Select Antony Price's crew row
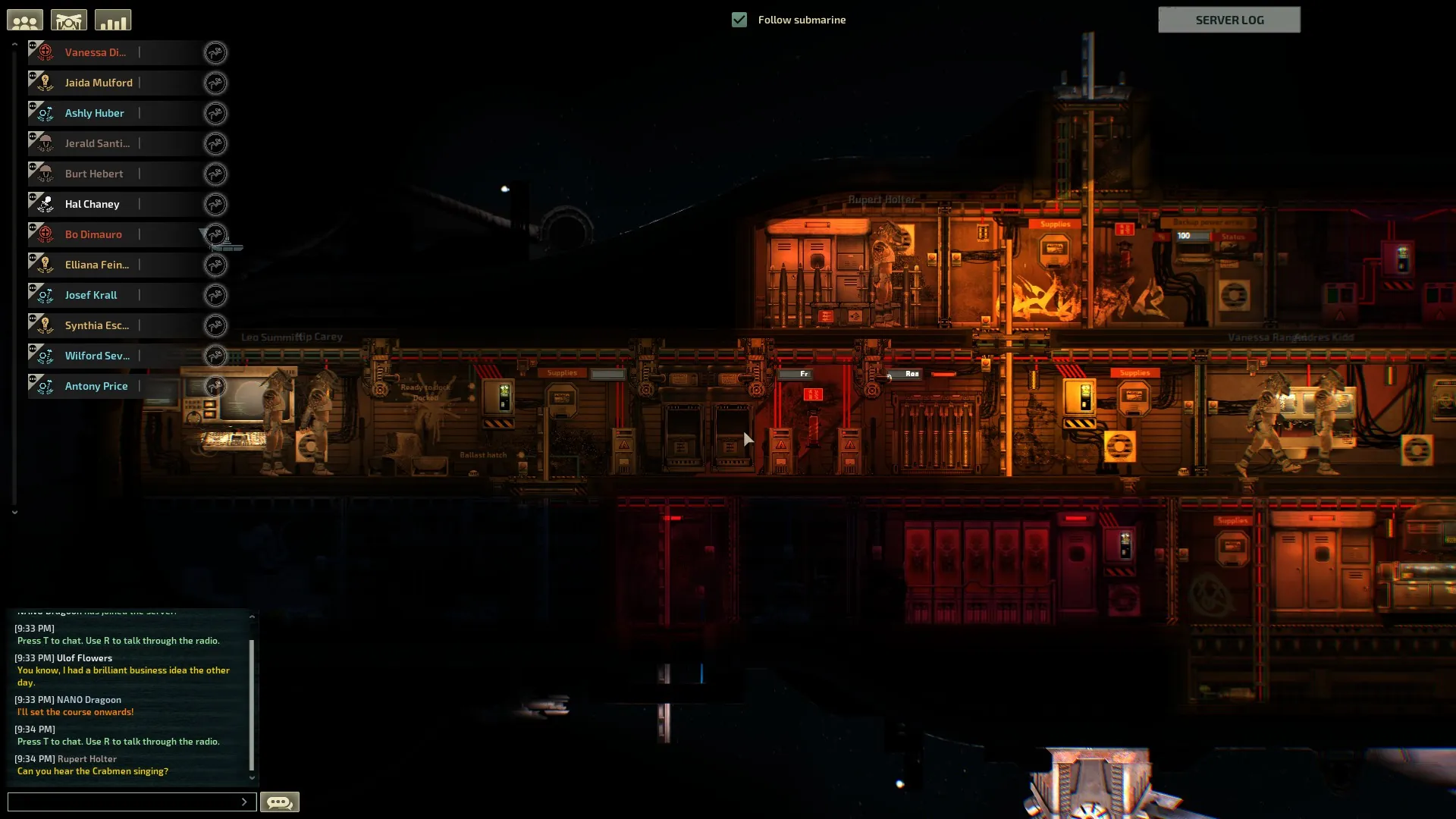This screenshot has height=819, width=1456. pos(96,386)
